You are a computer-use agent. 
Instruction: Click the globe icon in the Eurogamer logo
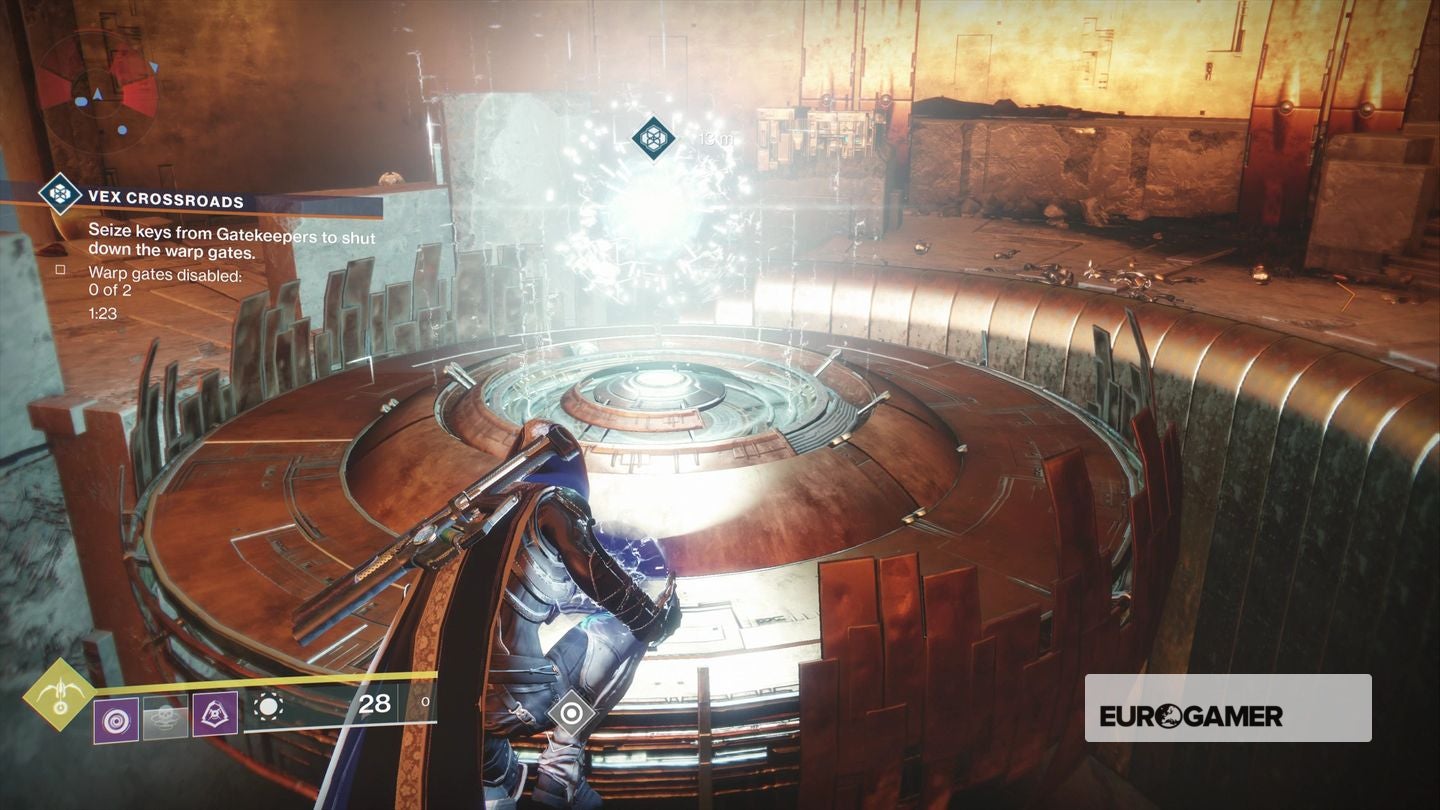[1168, 715]
